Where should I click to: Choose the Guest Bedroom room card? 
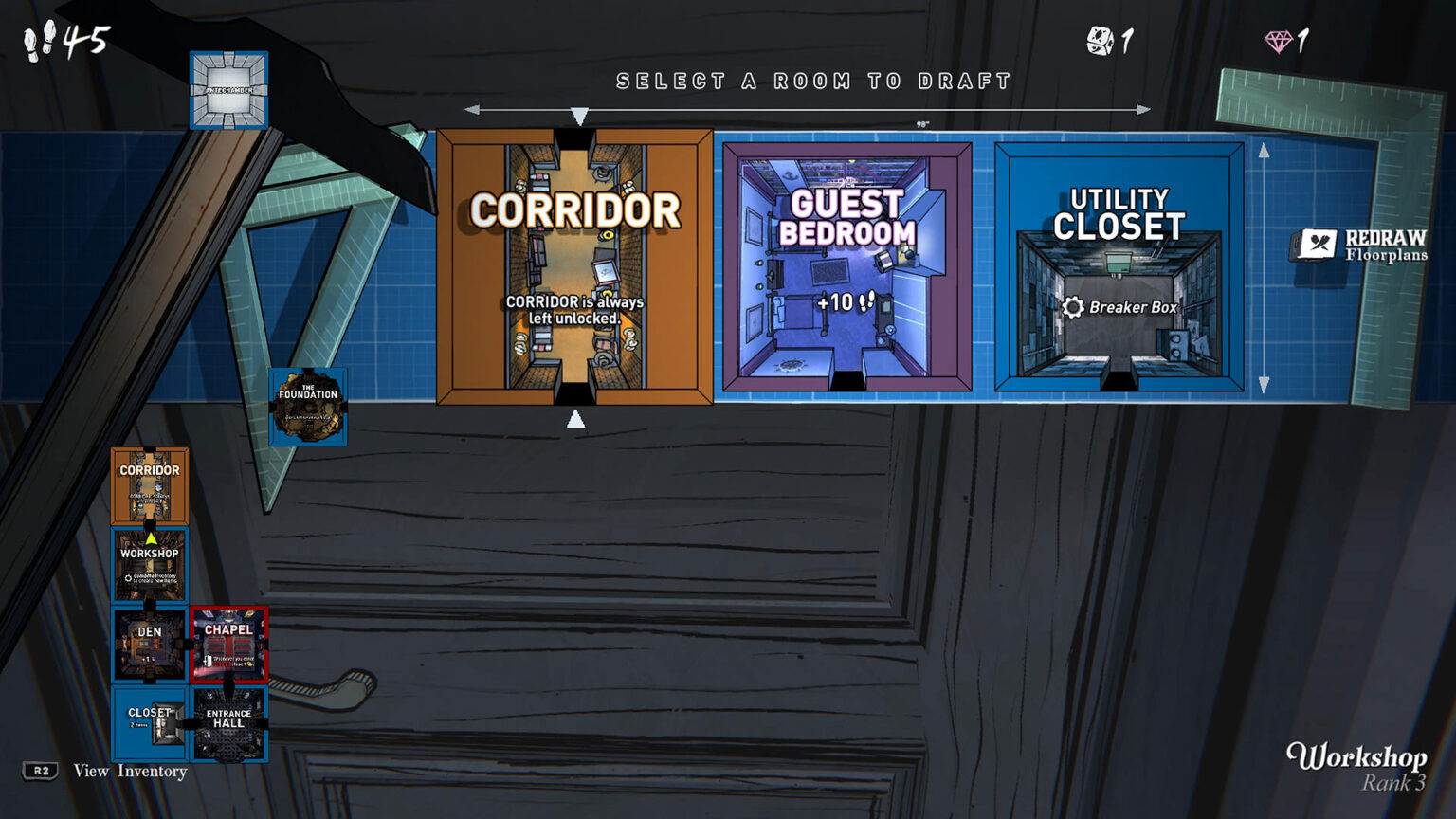[846, 266]
